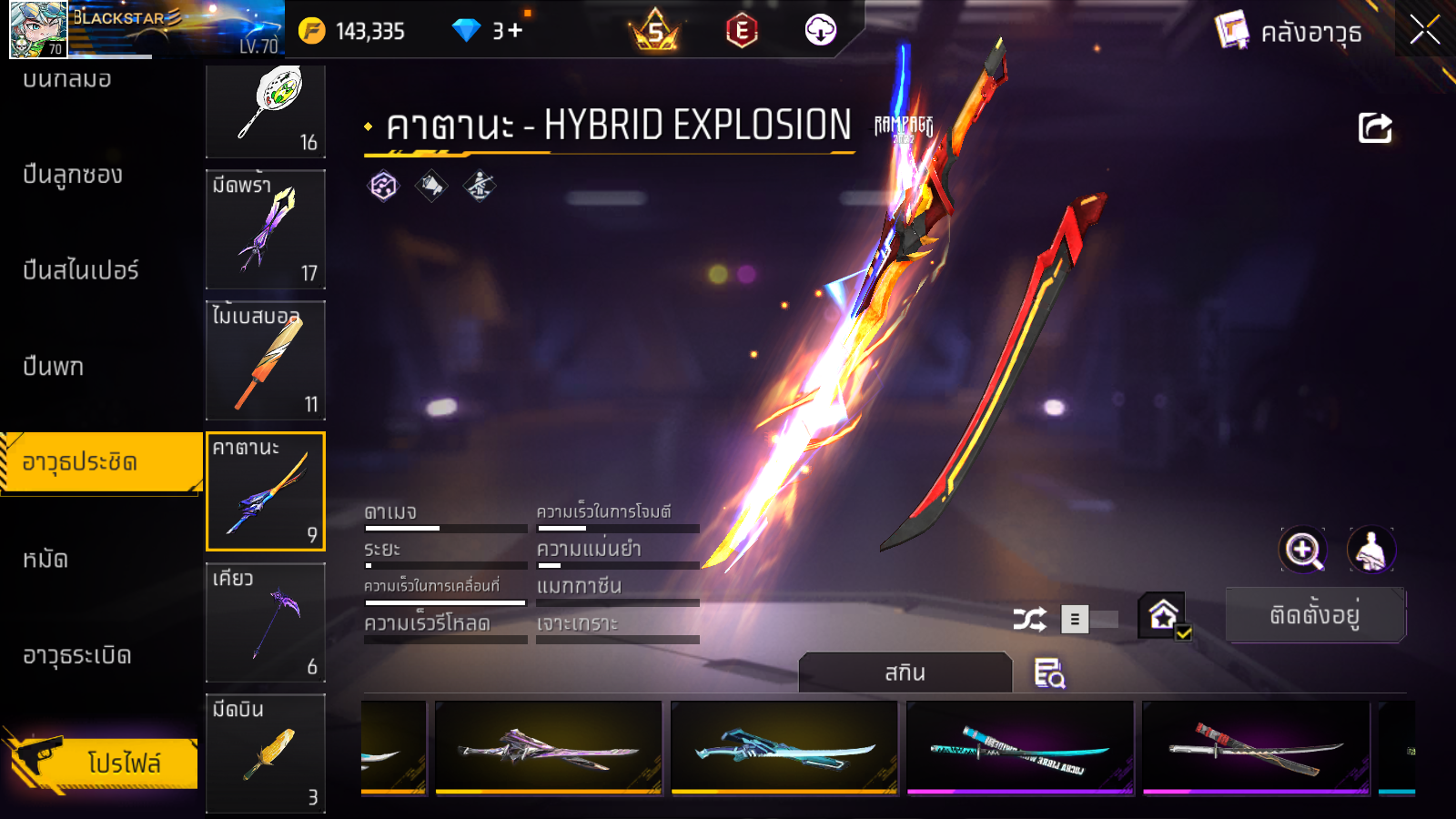Select the teal blue katana skin thumbnail
The width and height of the screenshot is (1456, 819).
[784, 748]
